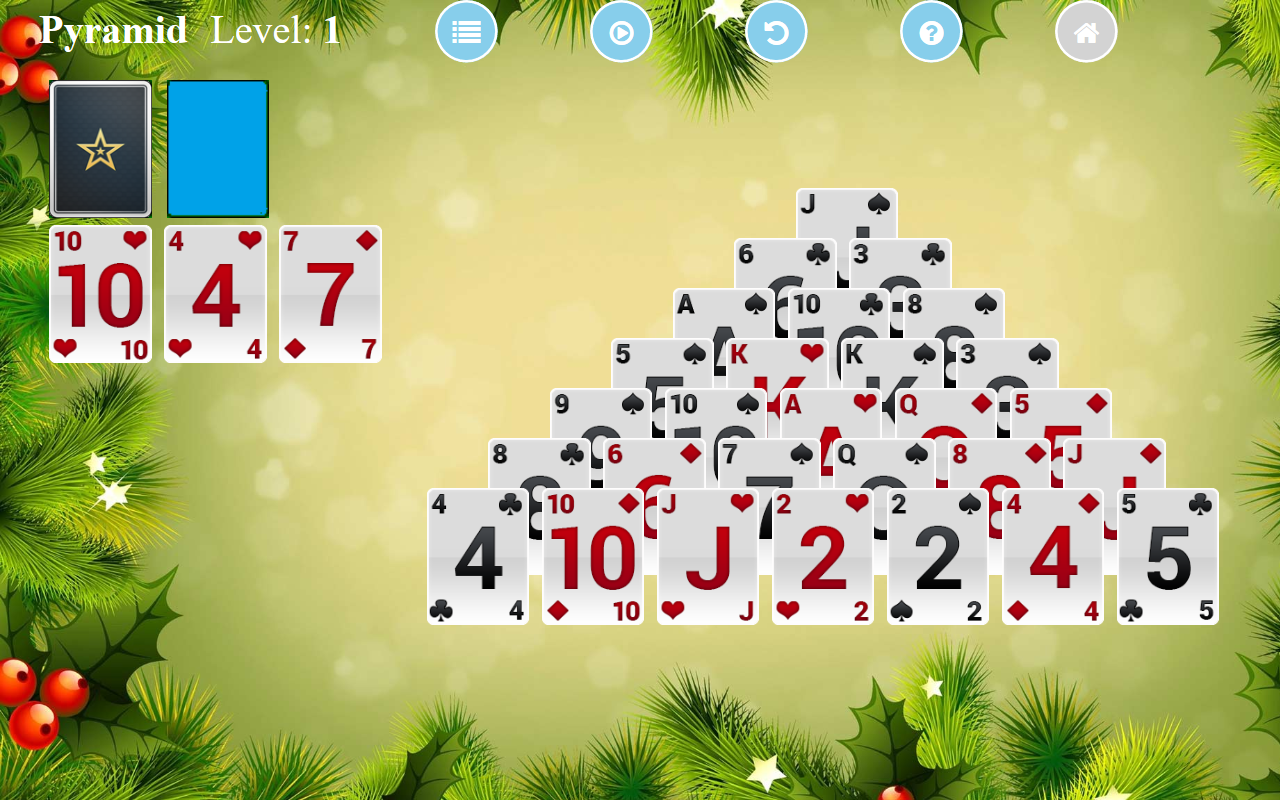The height and width of the screenshot is (800, 1280).
Task: Open the help question mark icon
Action: pos(931,31)
